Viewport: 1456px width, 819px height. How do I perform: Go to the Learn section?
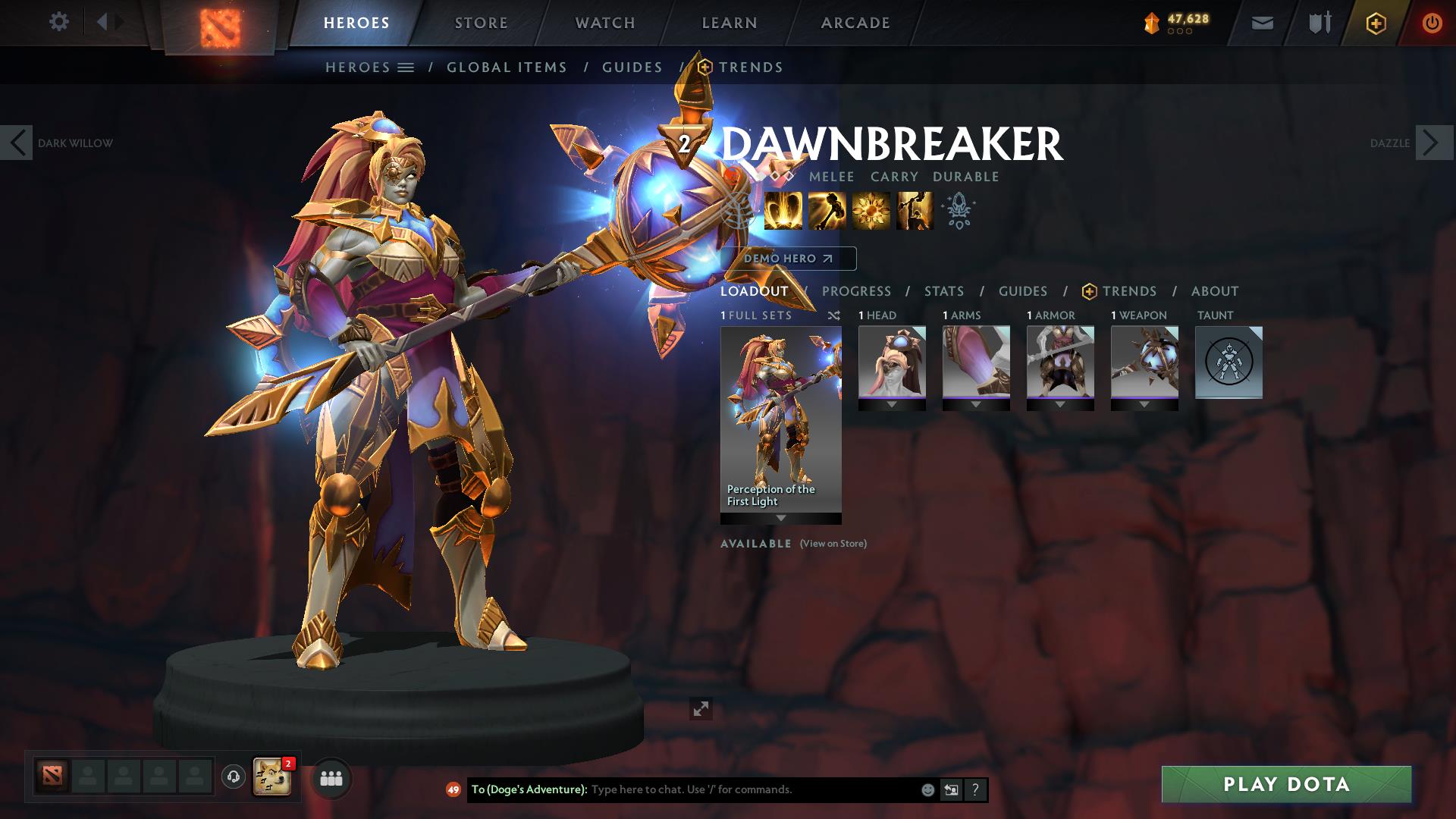coord(730,23)
